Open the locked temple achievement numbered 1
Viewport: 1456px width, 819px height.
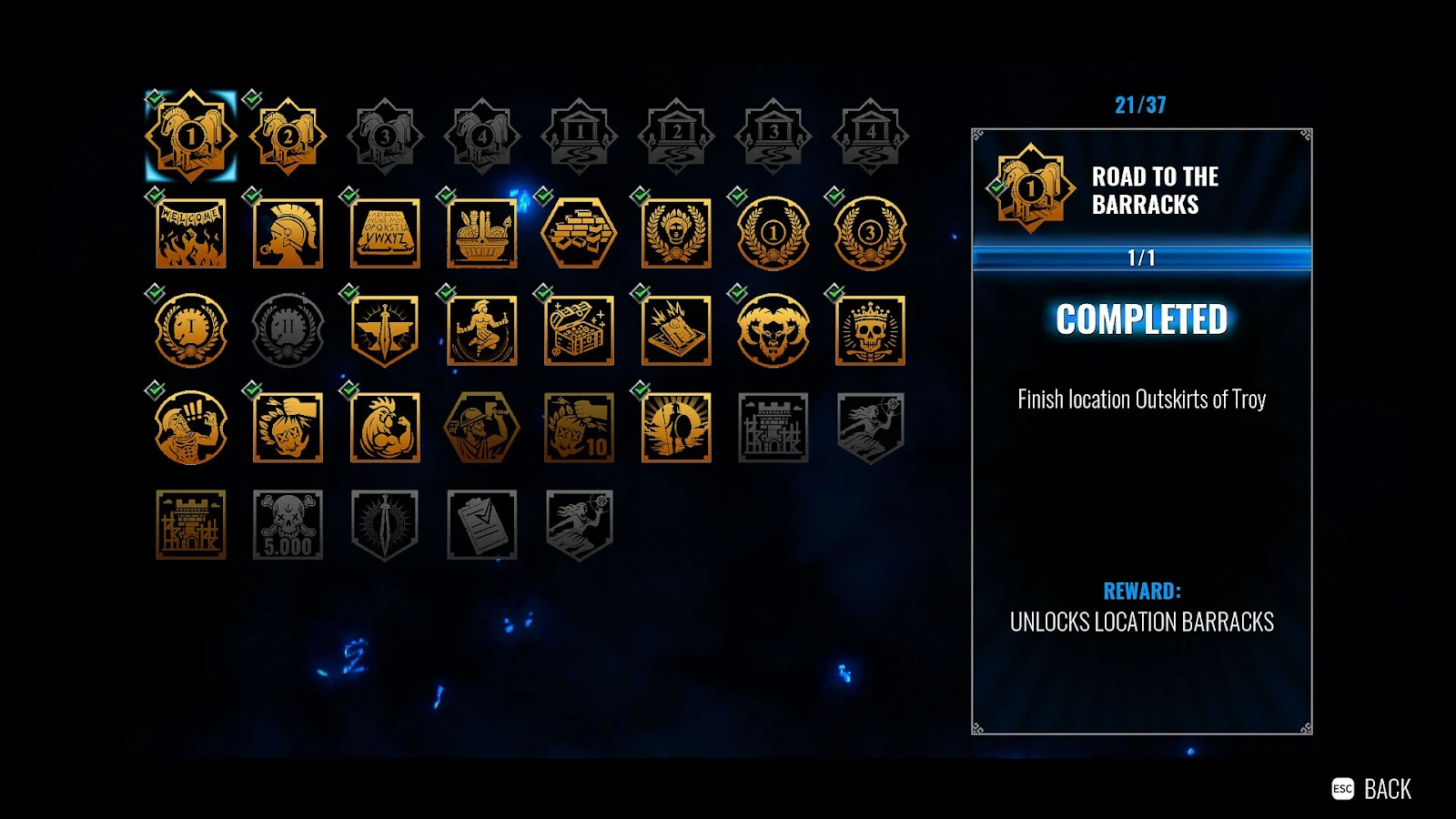(x=579, y=136)
